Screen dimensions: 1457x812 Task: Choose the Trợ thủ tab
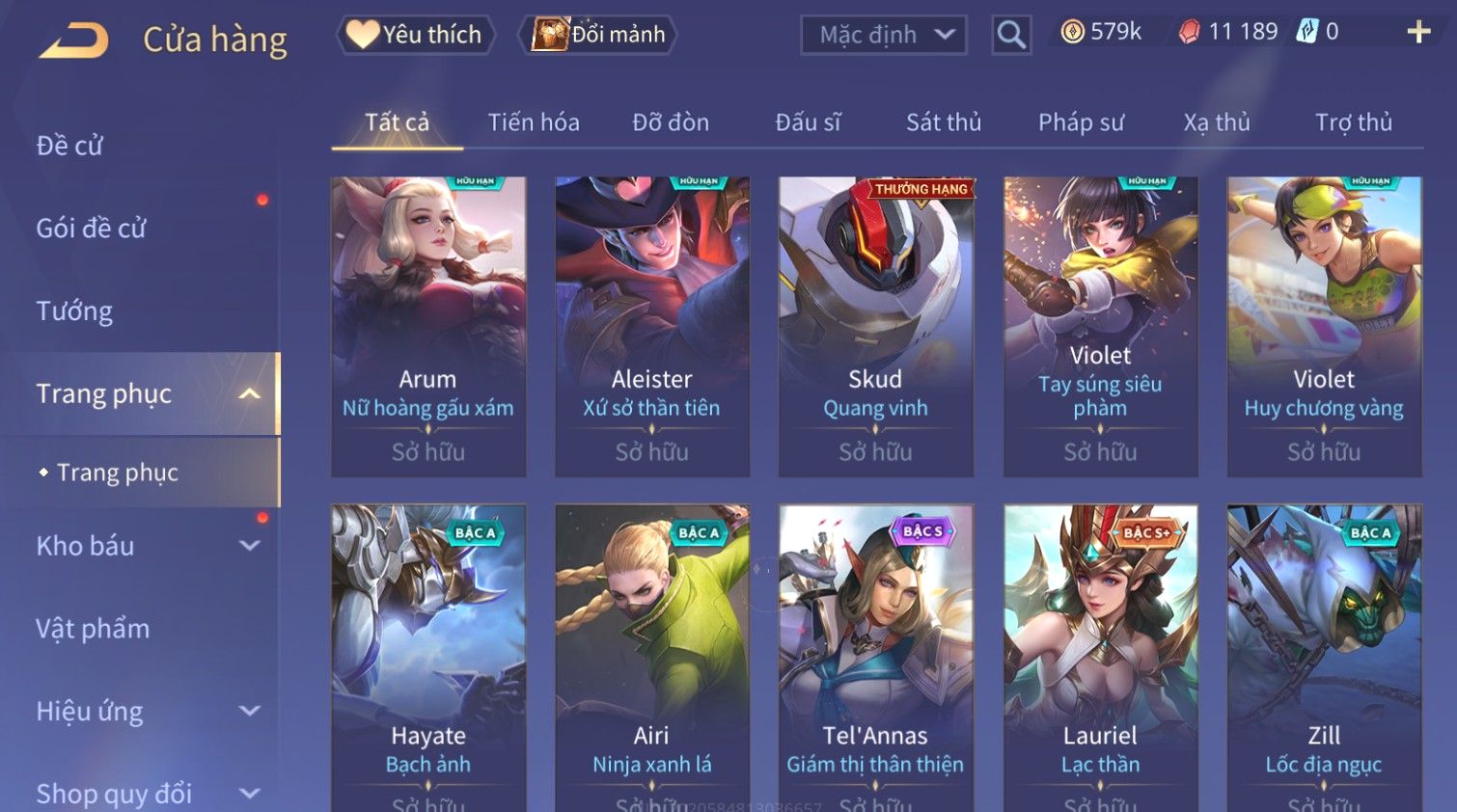pos(1353,122)
